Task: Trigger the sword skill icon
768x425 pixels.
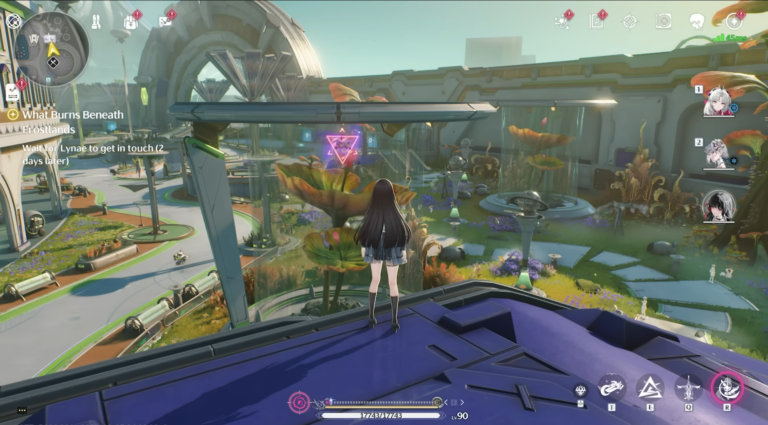Action: (688, 387)
